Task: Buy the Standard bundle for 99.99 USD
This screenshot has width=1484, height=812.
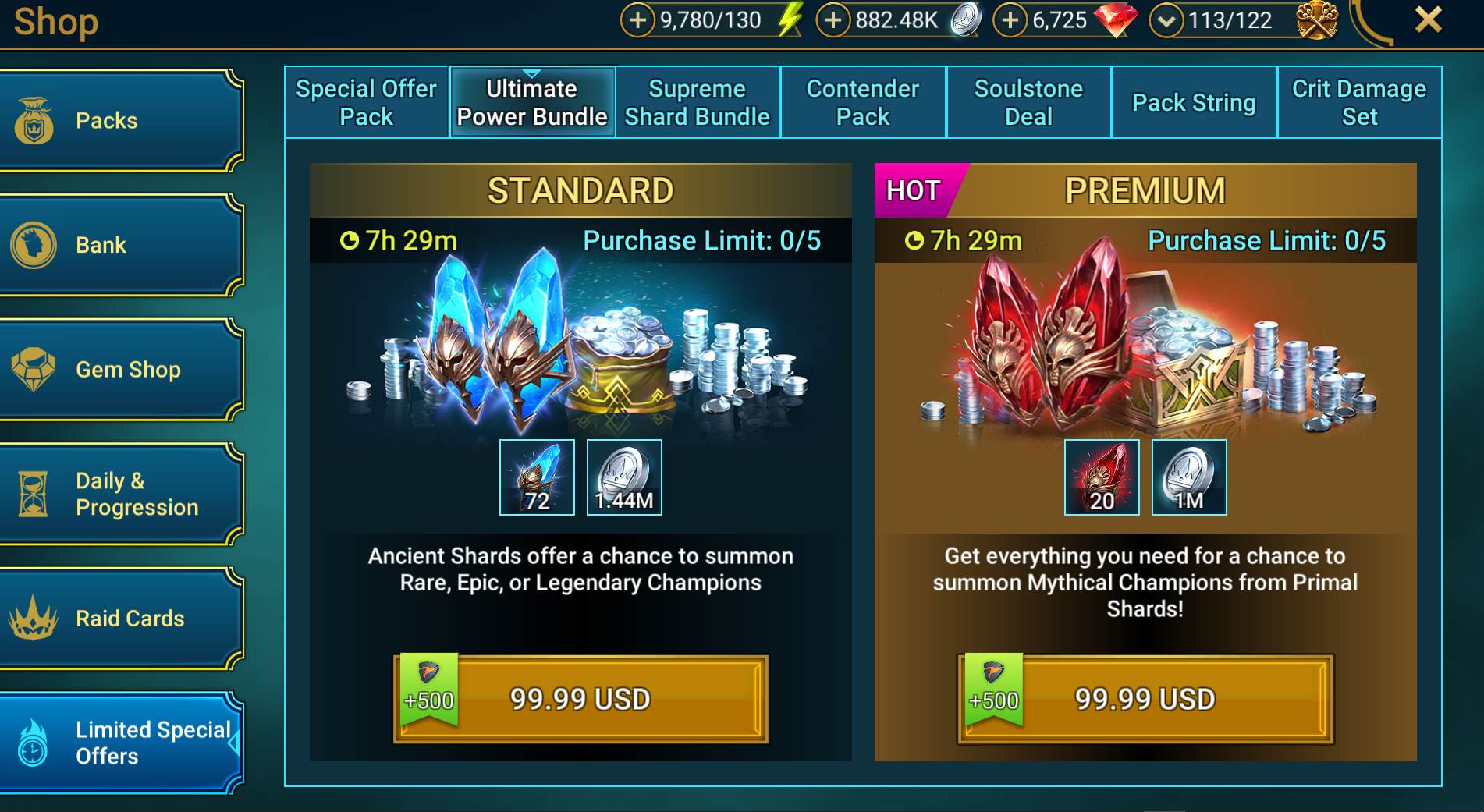Action: (580, 699)
